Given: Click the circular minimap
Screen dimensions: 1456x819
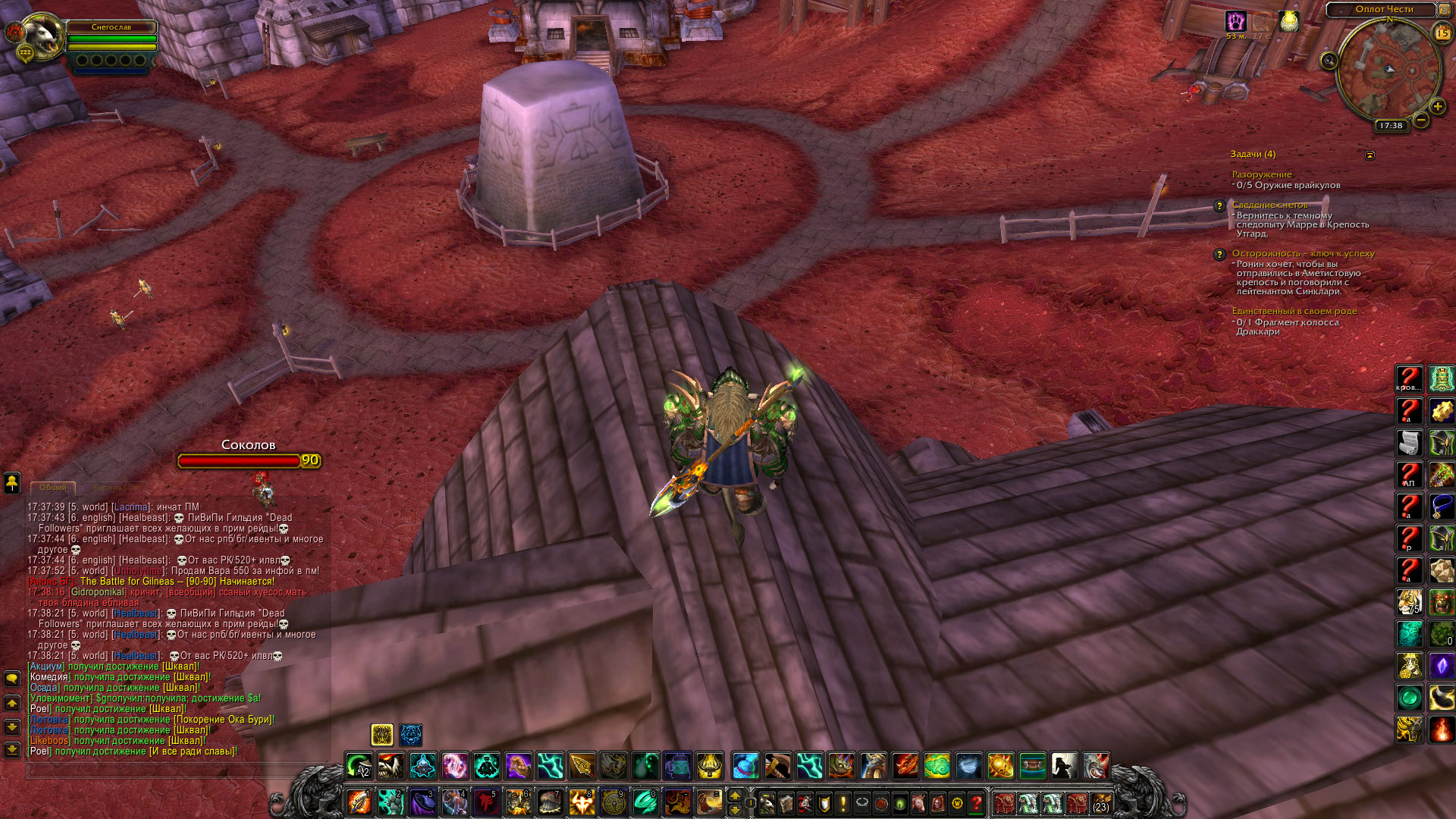Looking at the screenshot, I should (1389, 71).
